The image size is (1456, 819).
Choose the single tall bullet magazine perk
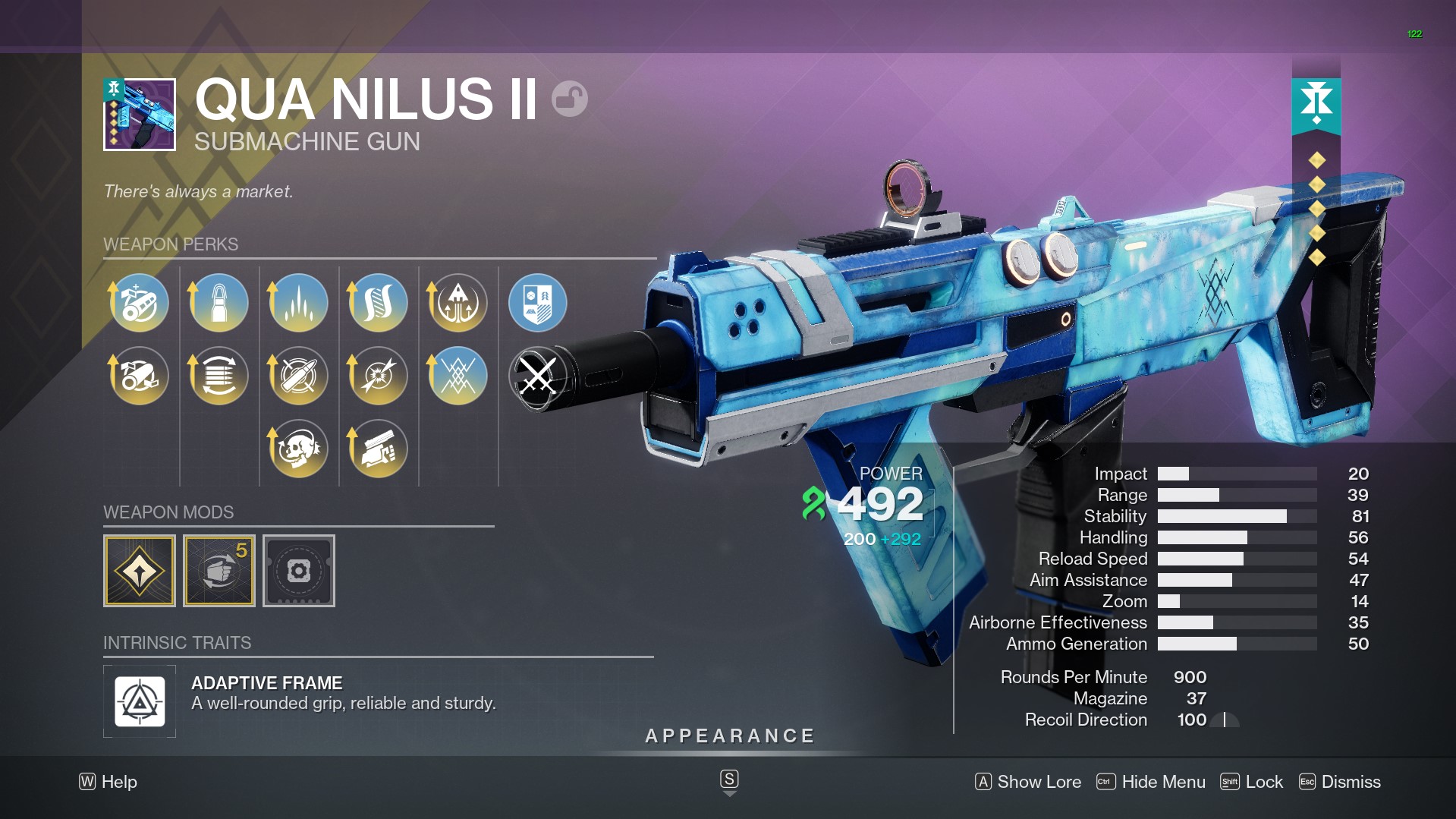(219, 303)
